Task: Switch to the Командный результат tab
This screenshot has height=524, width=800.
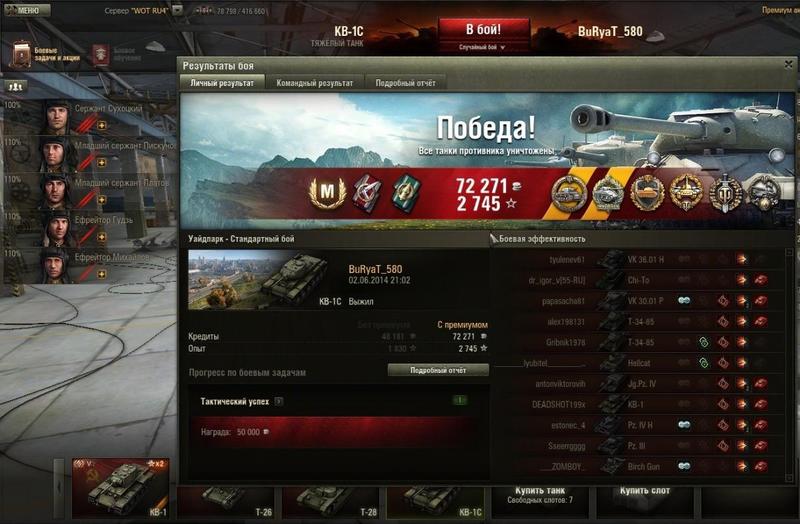Action: click(314, 83)
